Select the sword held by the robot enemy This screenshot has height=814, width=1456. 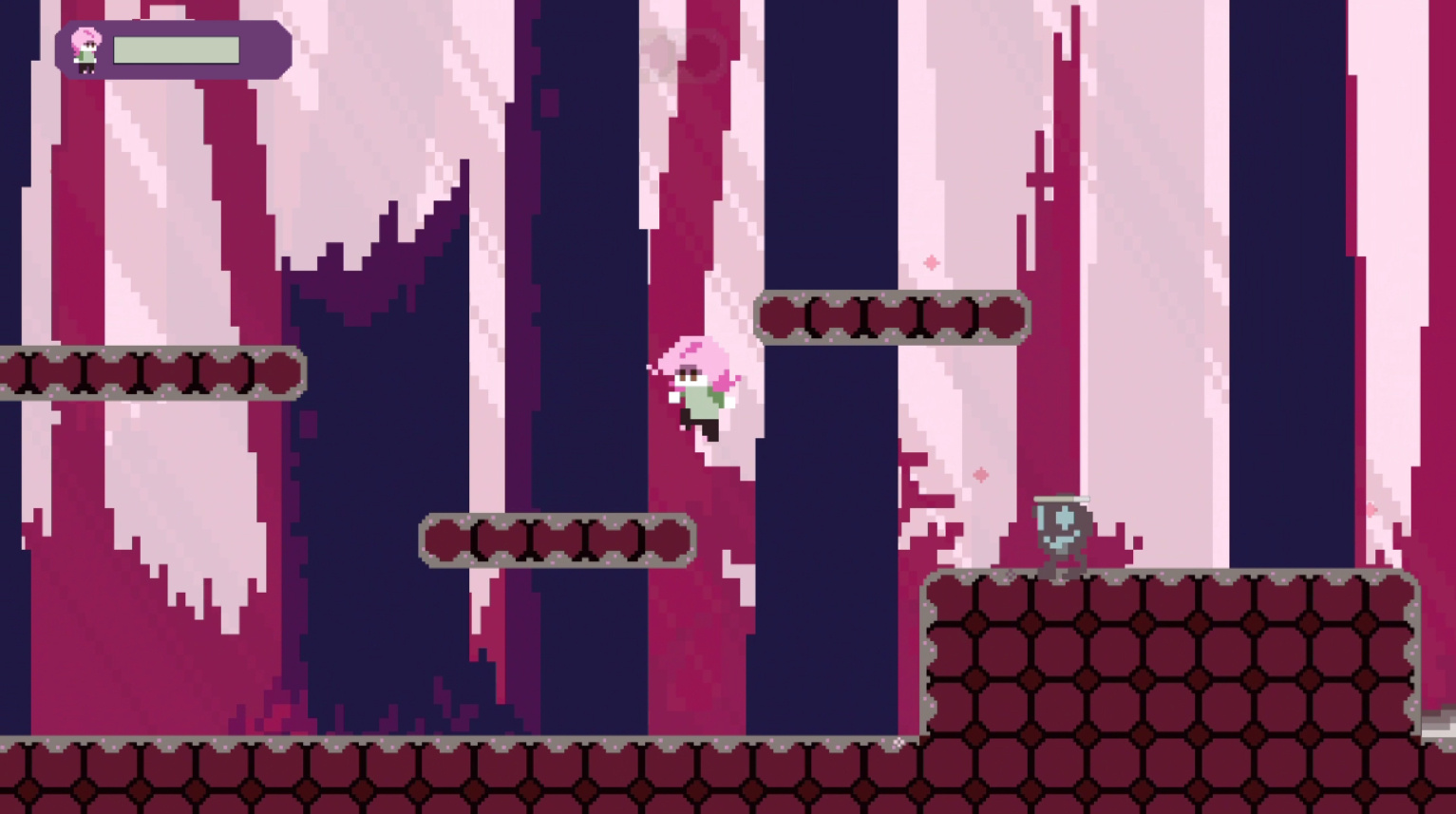(1062, 498)
